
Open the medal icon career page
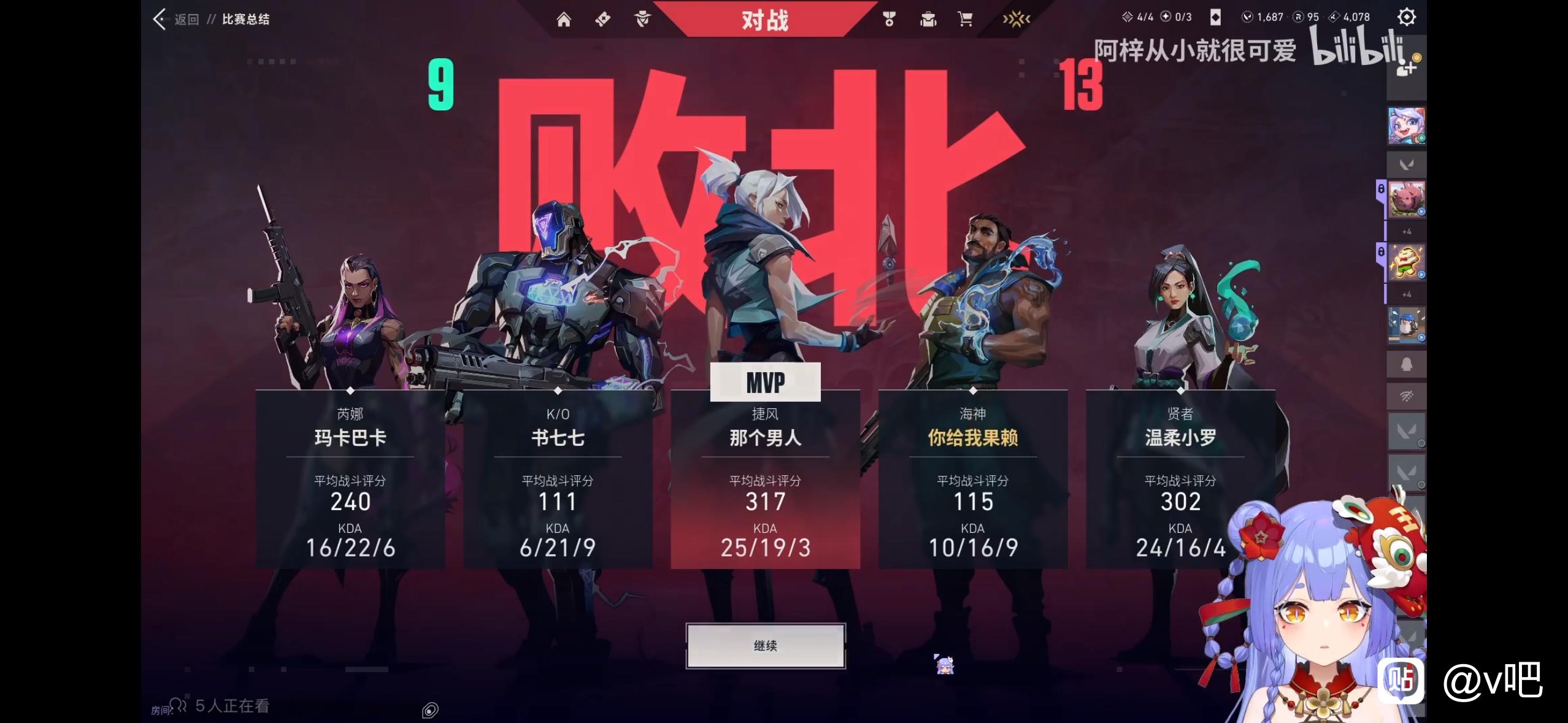click(888, 20)
